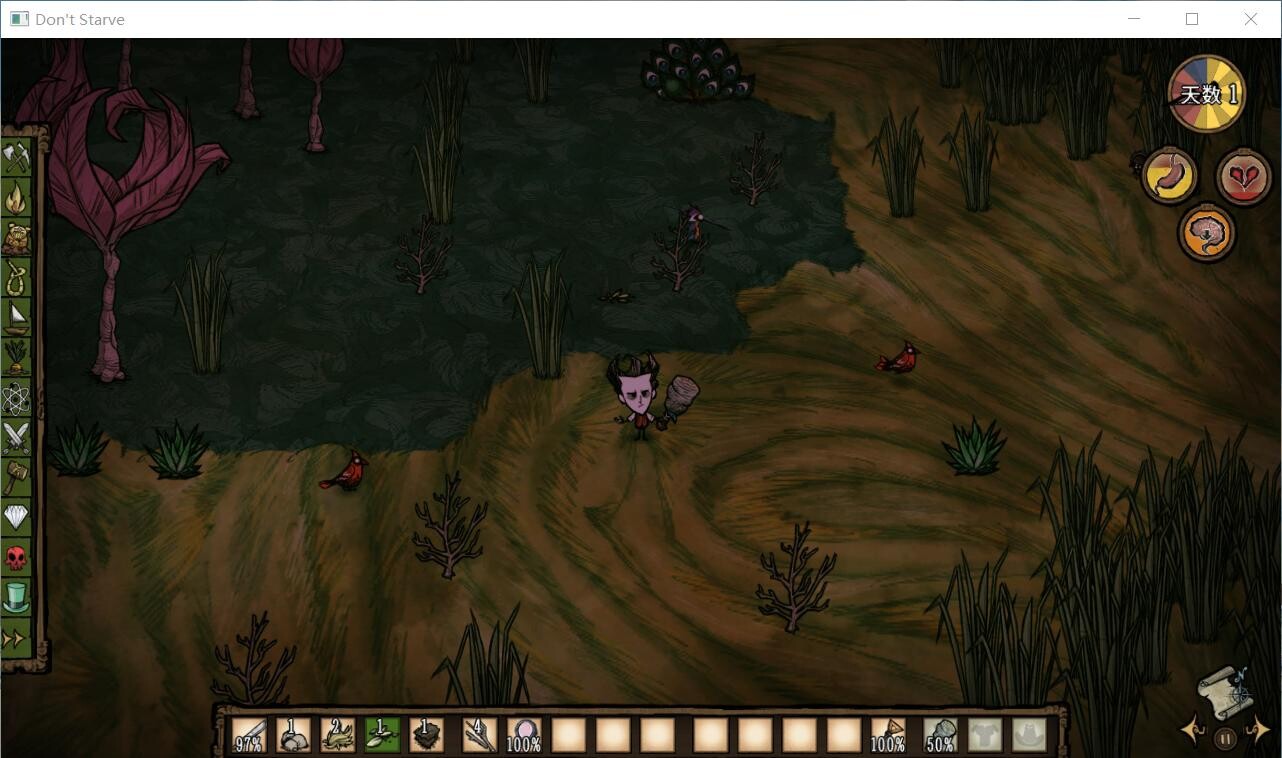Viewport: 1282px width, 758px height.
Task: Select the twigs stack slot
Action: (x=480, y=736)
